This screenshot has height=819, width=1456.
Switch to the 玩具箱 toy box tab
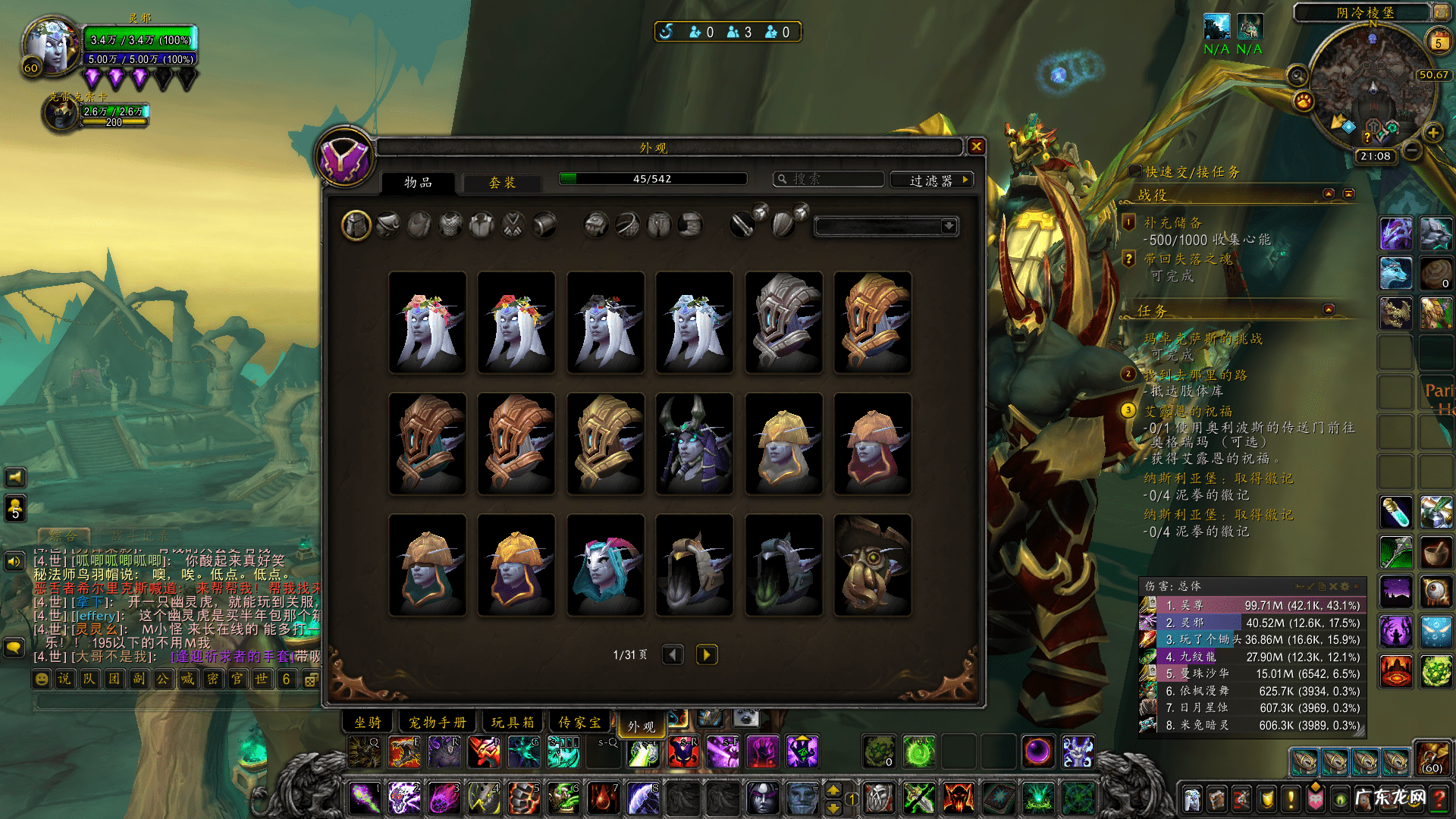[x=513, y=722]
